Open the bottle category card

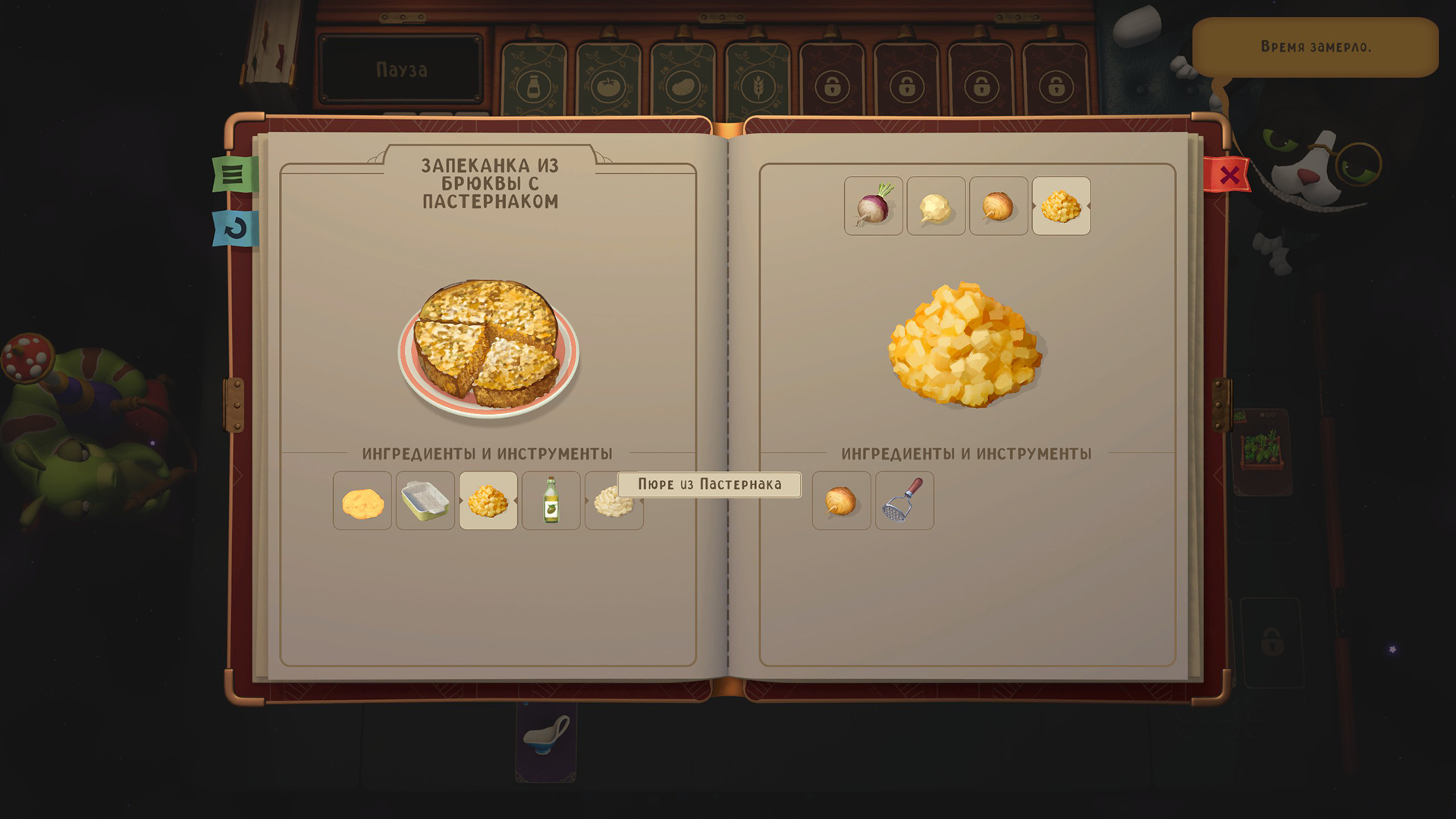pyautogui.click(x=535, y=83)
